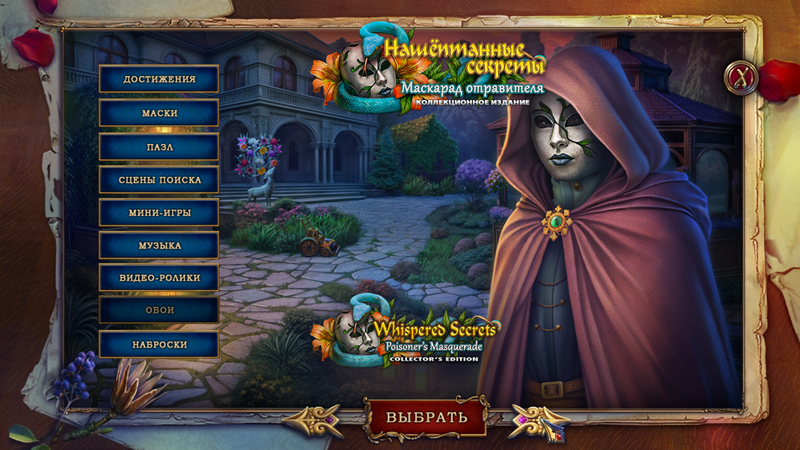
Task: Select the Обои tab
Action: [159, 311]
